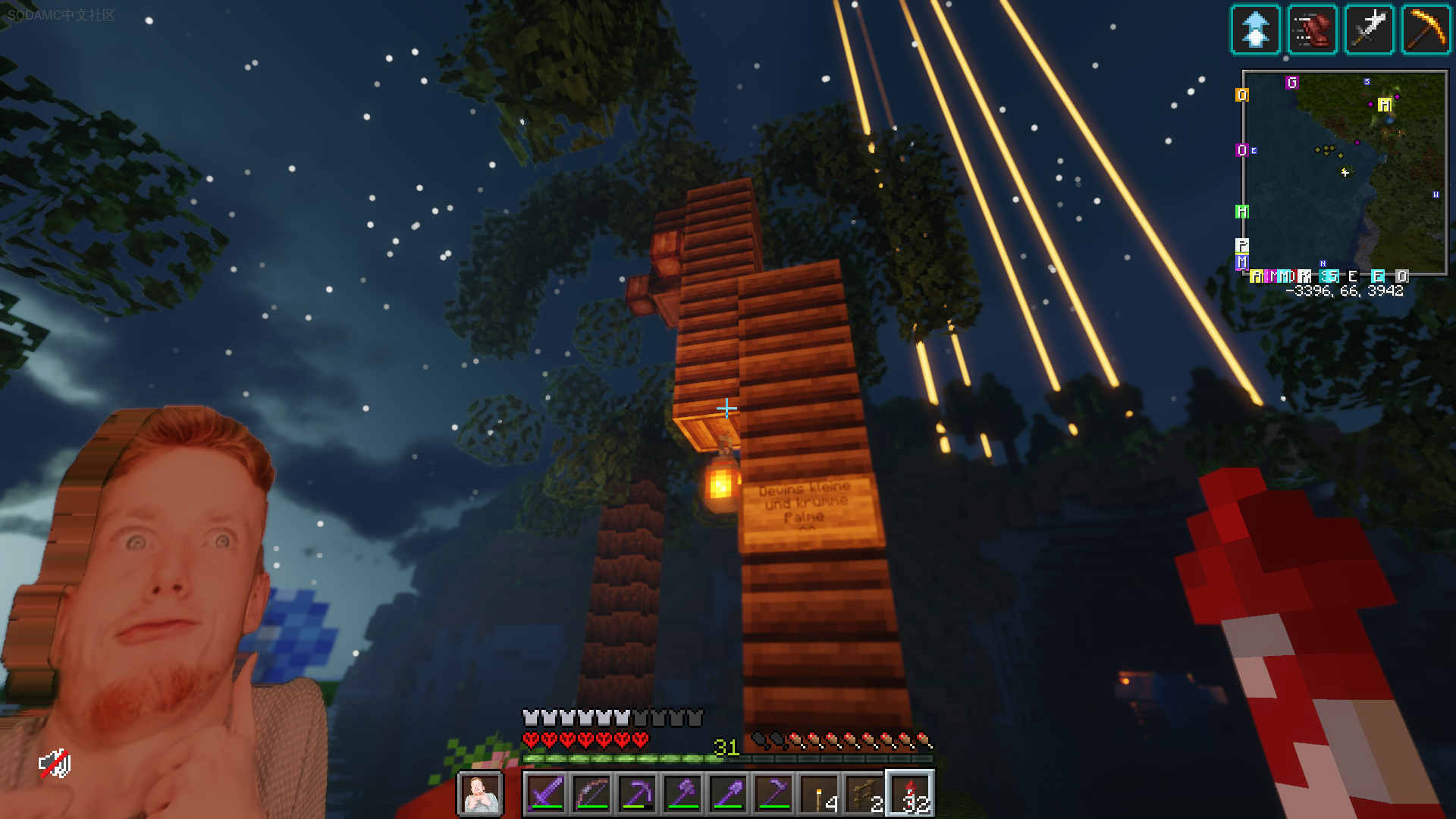The height and width of the screenshot is (819, 1456).
Task: Open the minimap
Action: (x=1344, y=173)
